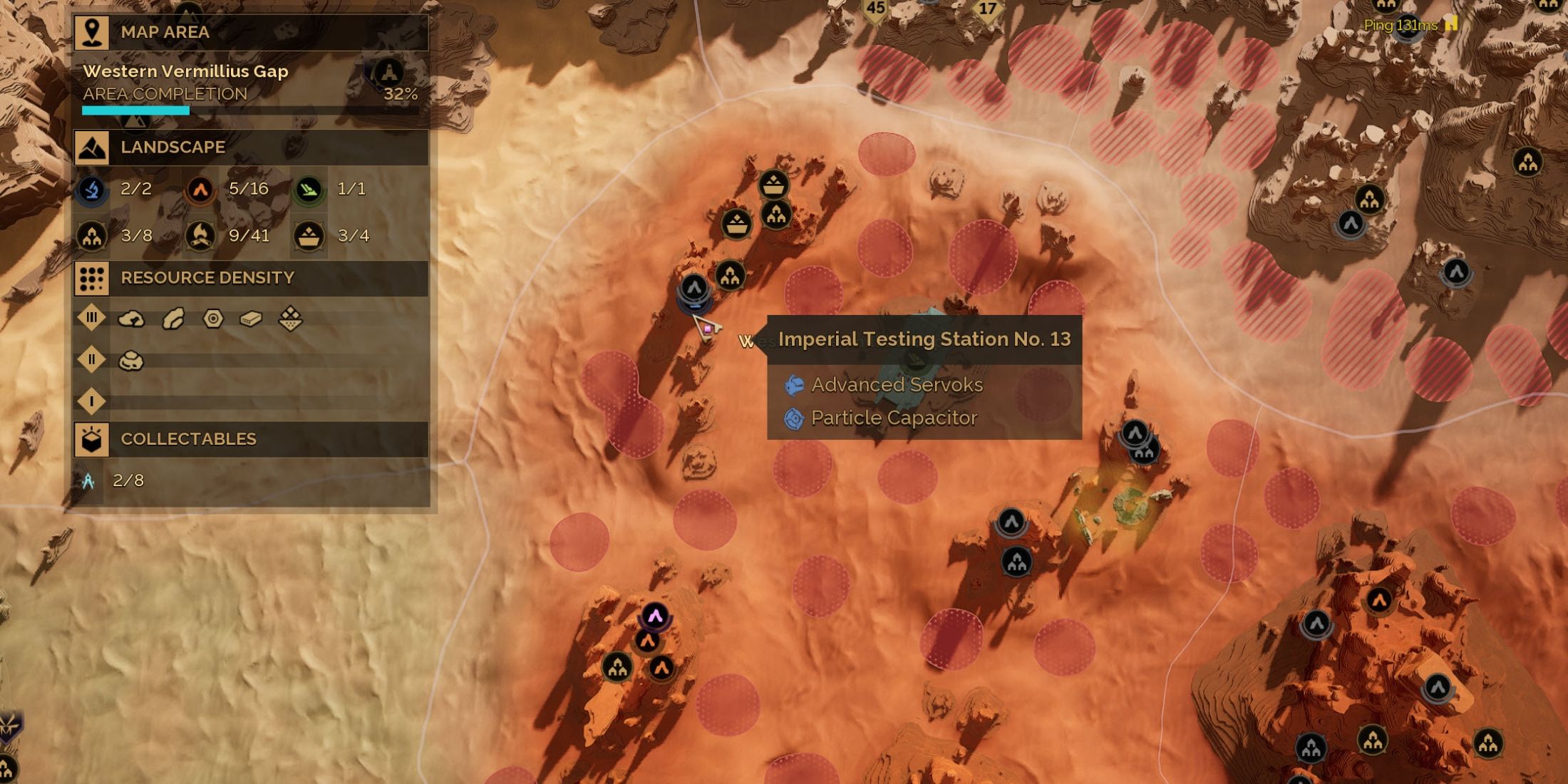Choose the tier I resource density diamond

click(x=92, y=401)
